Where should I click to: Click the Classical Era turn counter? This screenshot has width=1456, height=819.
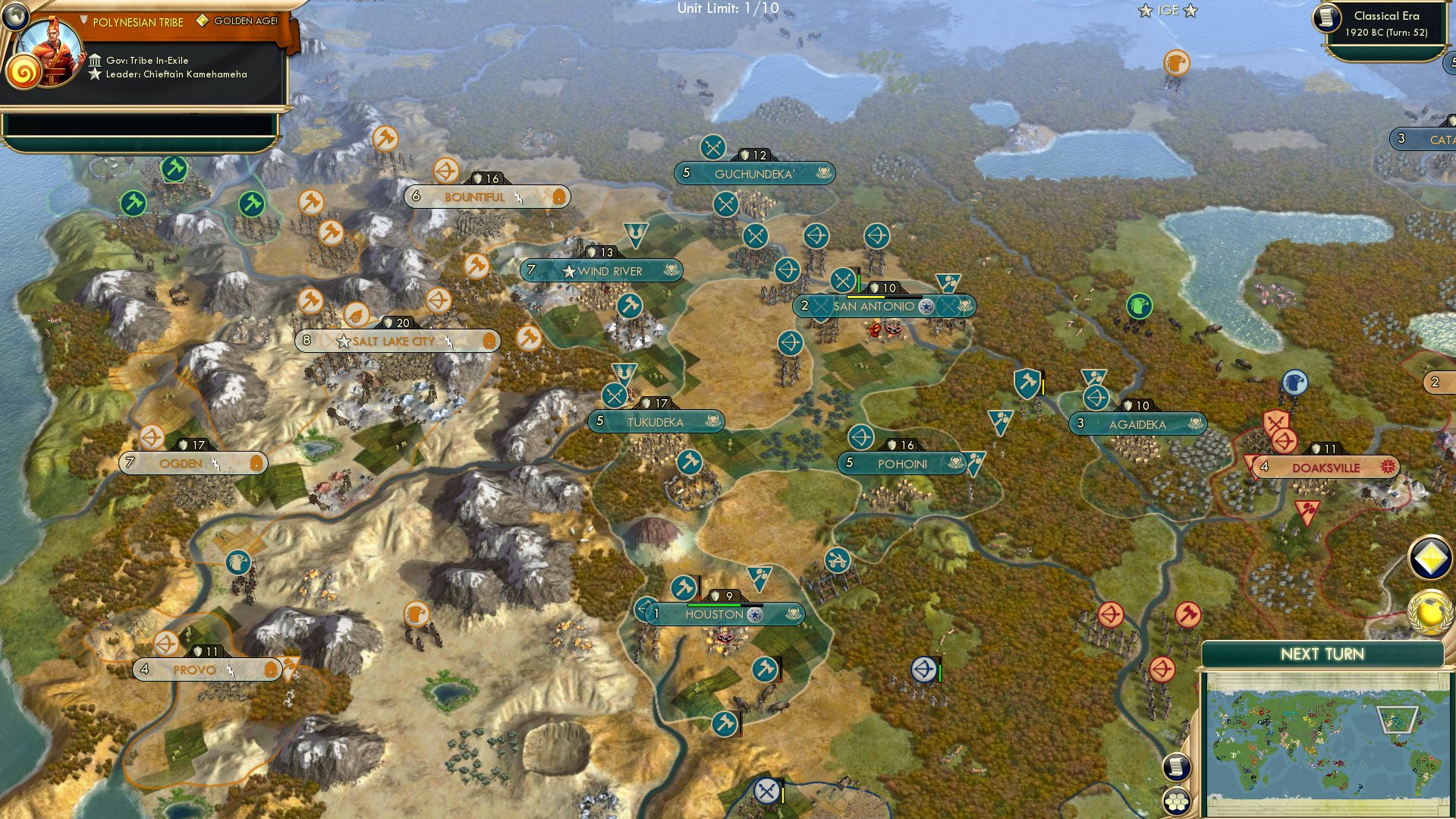click(x=1395, y=24)
